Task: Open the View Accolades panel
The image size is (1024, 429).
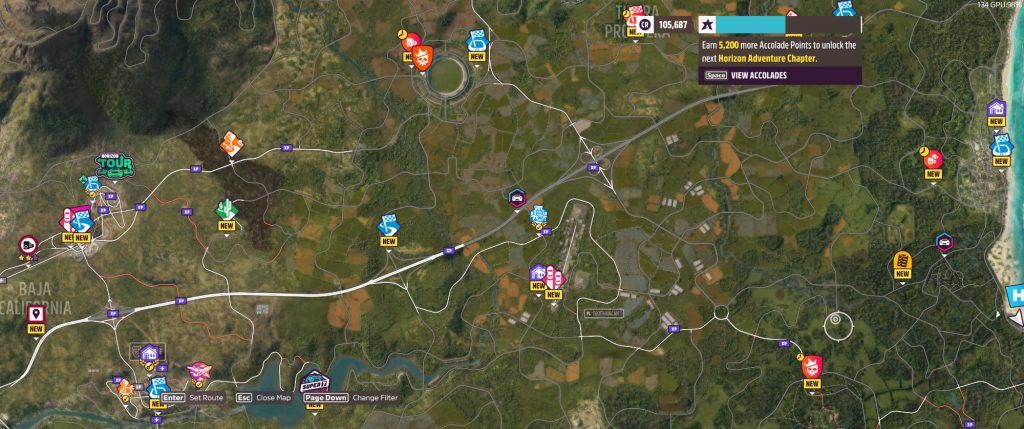Action: [x=759, y=75]
